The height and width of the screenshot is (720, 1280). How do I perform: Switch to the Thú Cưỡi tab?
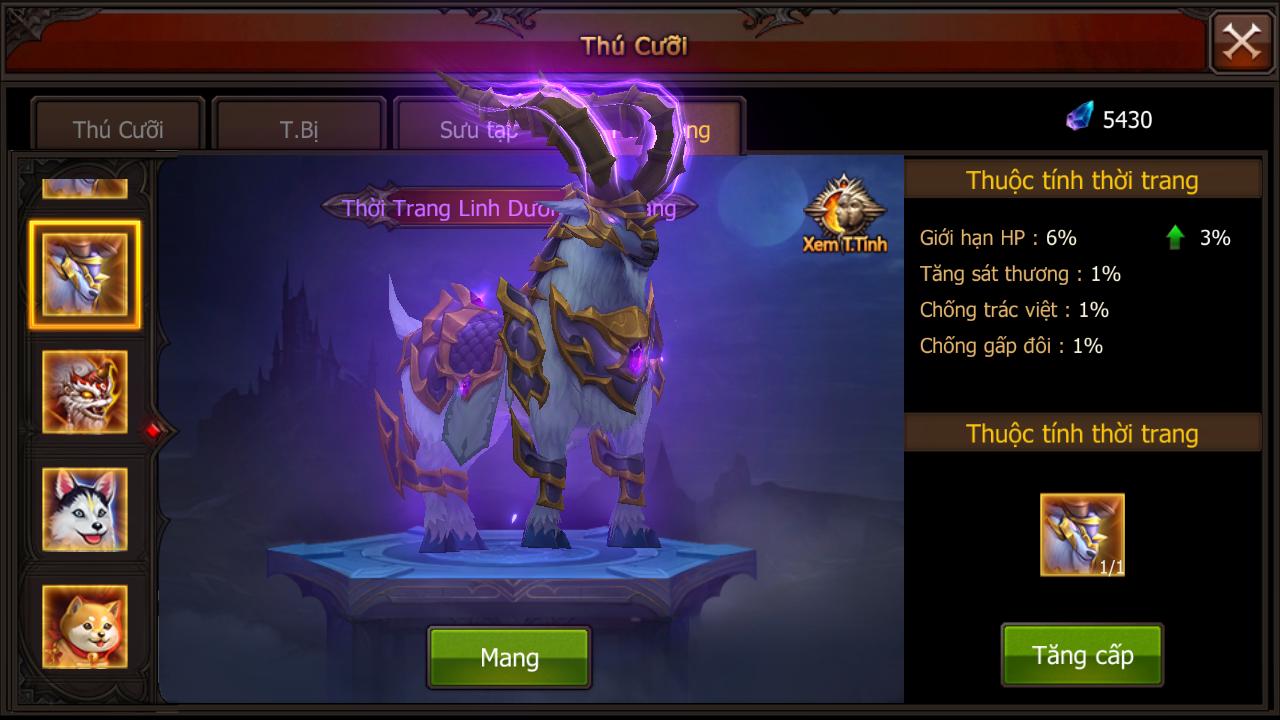117,126
